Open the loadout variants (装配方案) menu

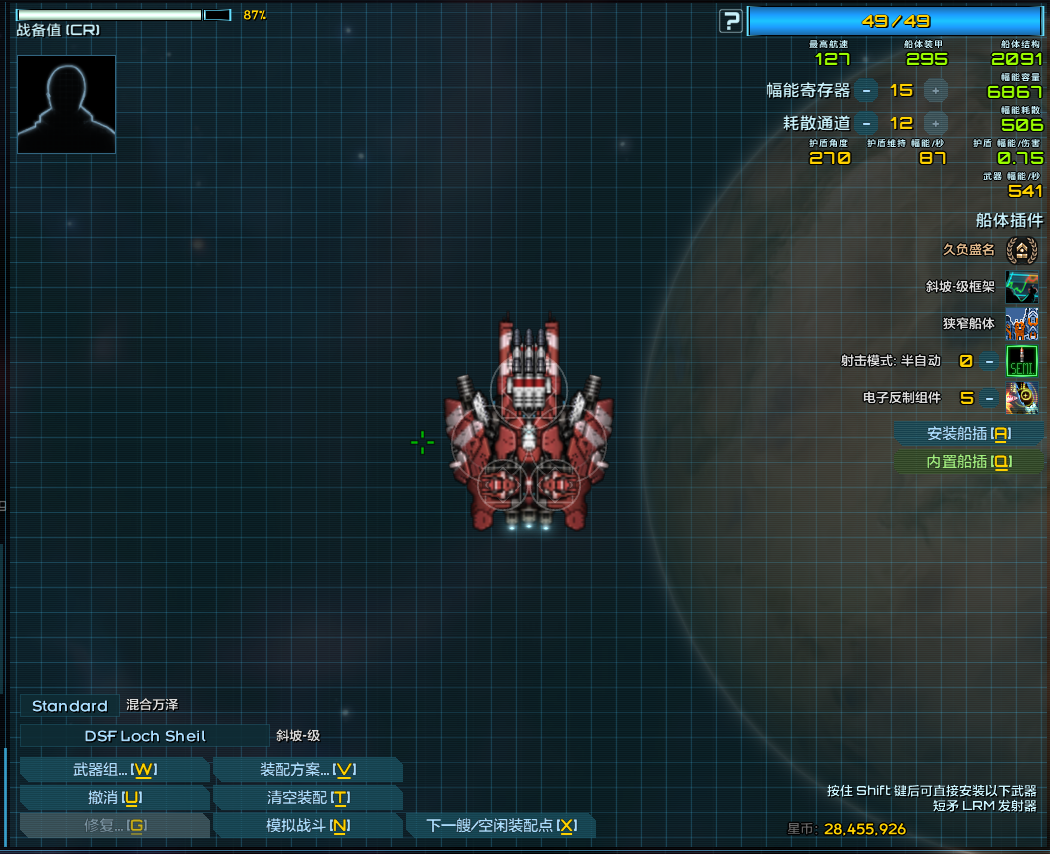(307, 769)
